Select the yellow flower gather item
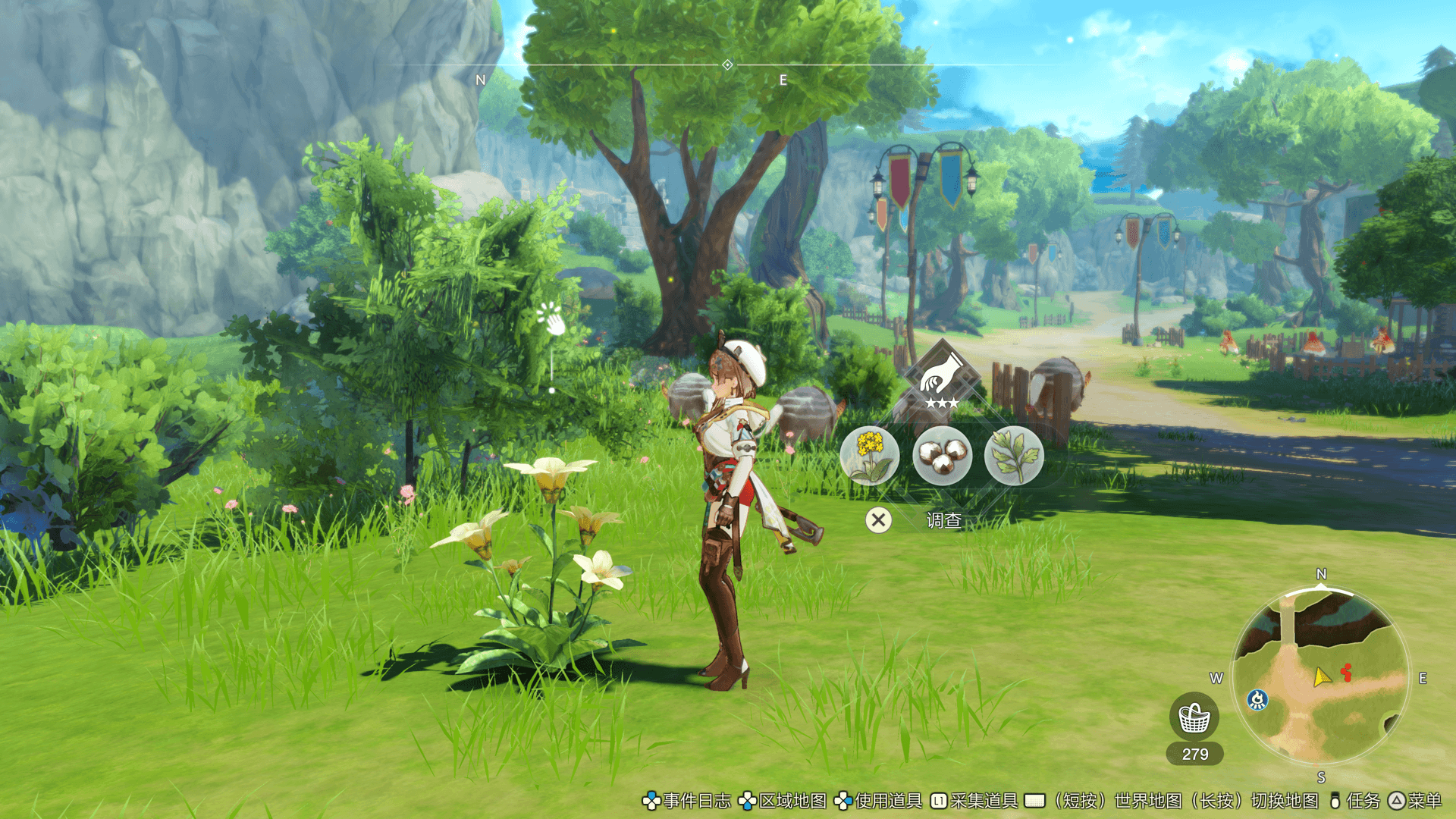This screenshot has width=1456, height=819. 870,456
